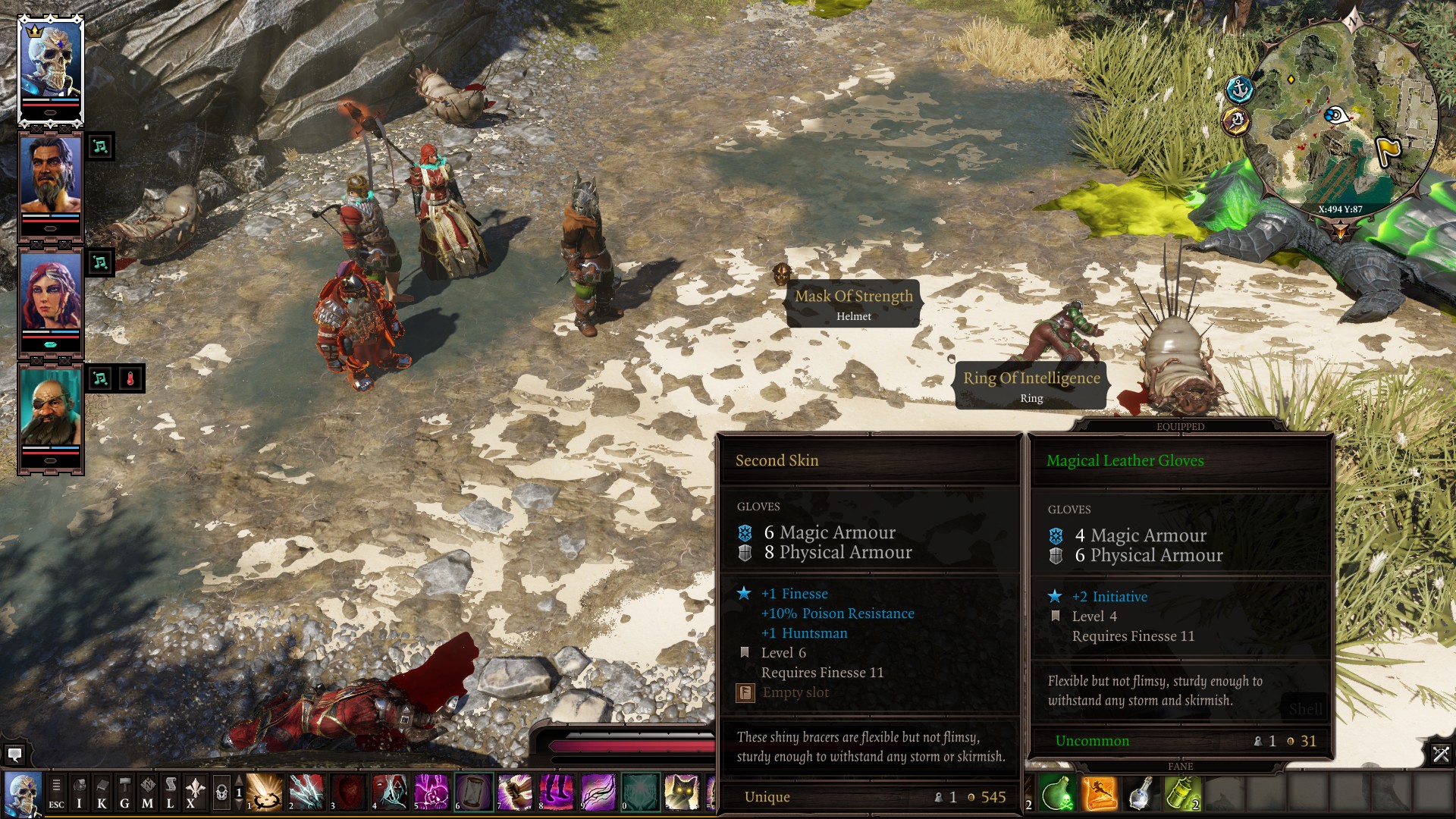Open the game menu with the ESC button
The height and width of the screenshot is (819, 1456).
point(56,793)
